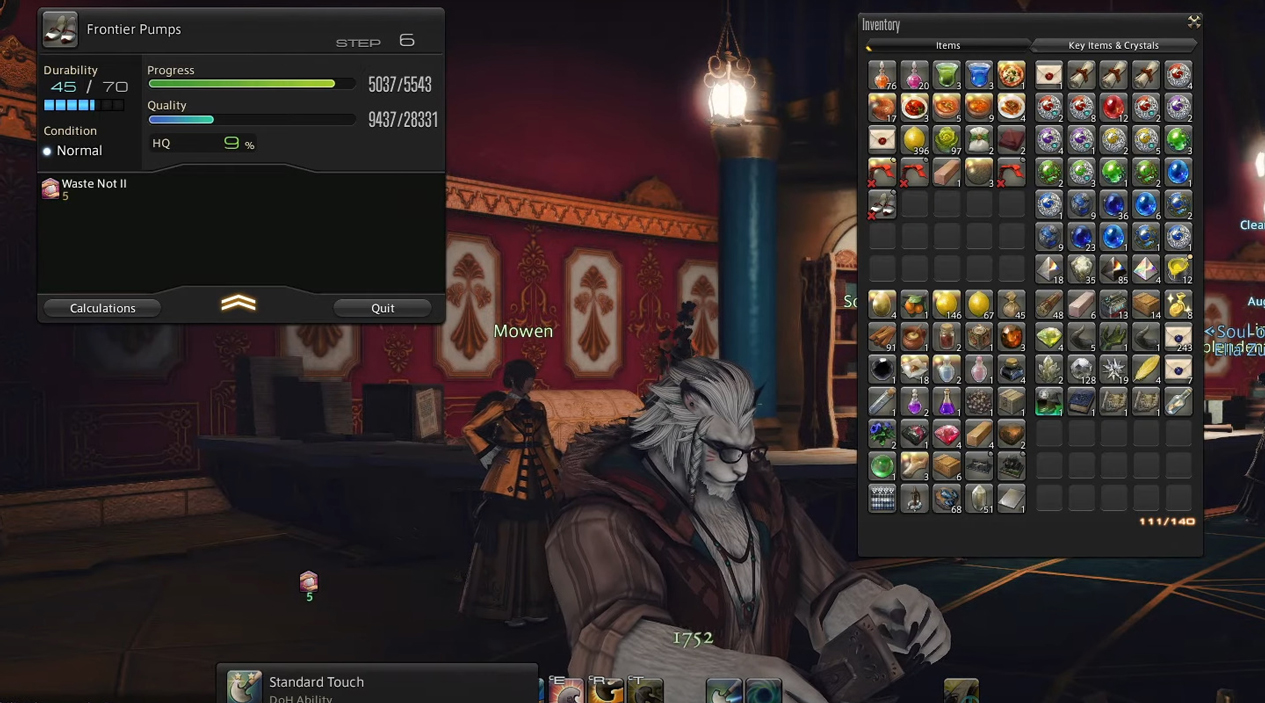Select the pizza food item slot

1011,75
